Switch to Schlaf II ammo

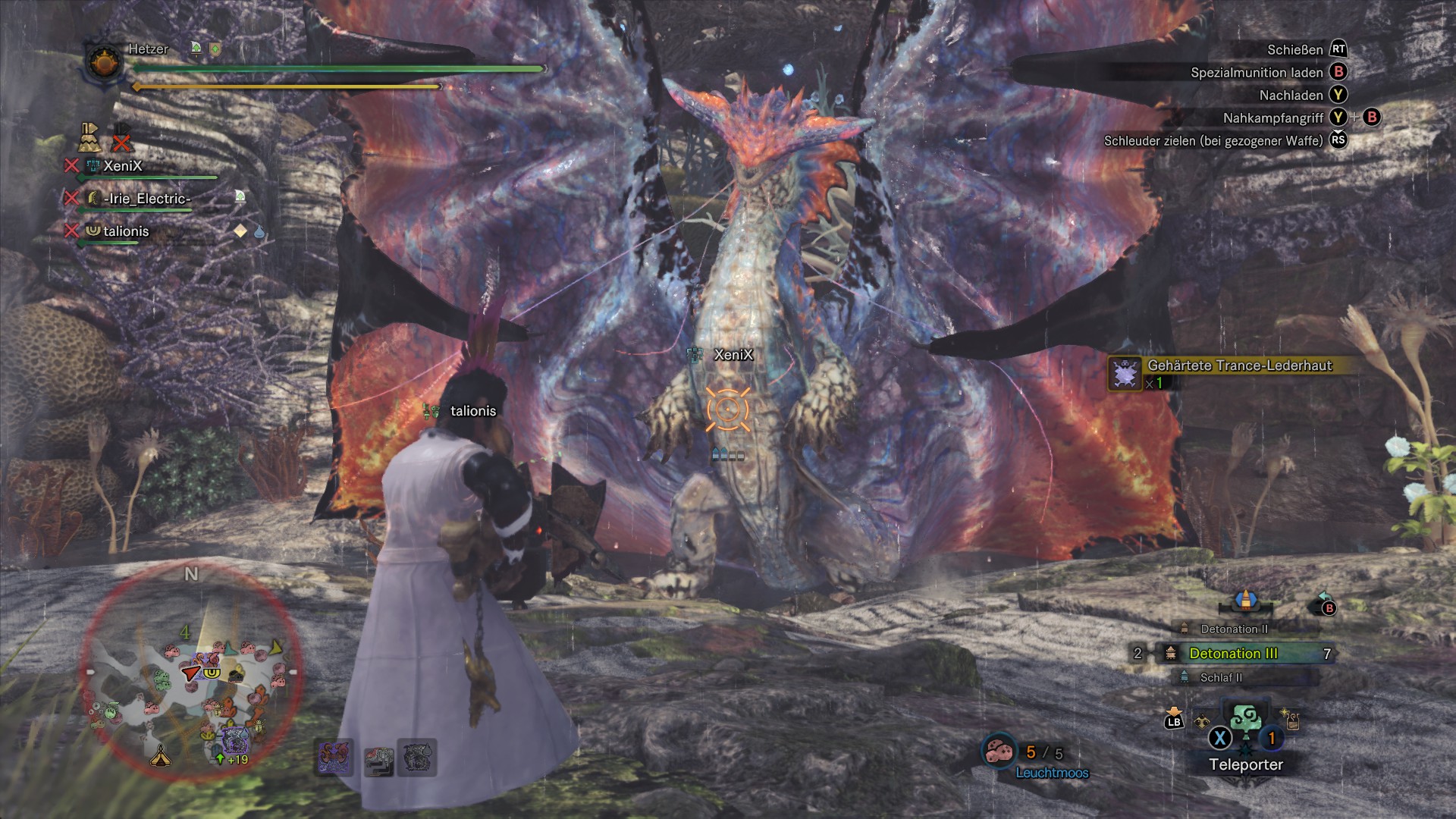coord(1220,678)
